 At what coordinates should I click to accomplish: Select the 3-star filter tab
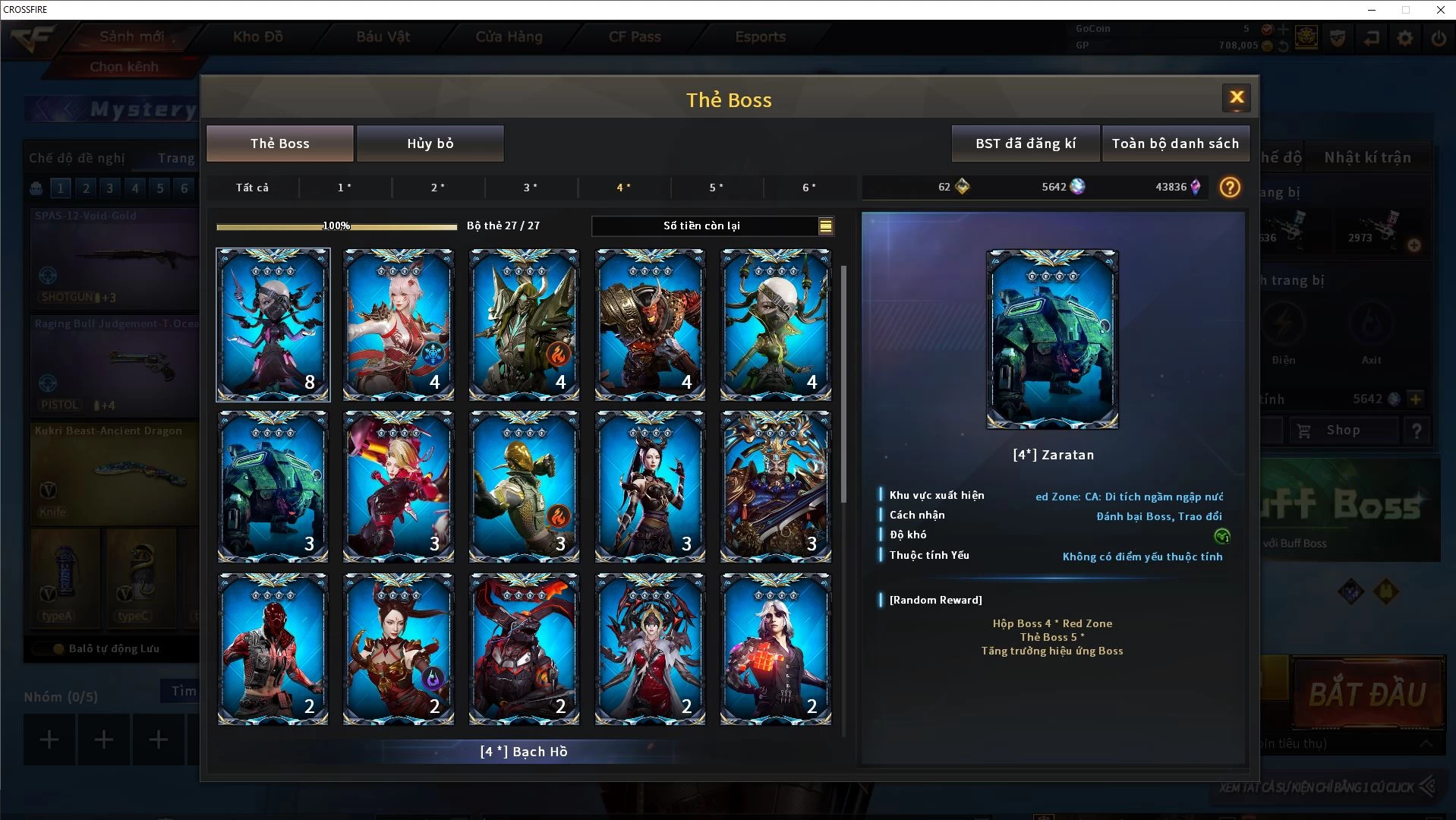(x=531, y=188)
